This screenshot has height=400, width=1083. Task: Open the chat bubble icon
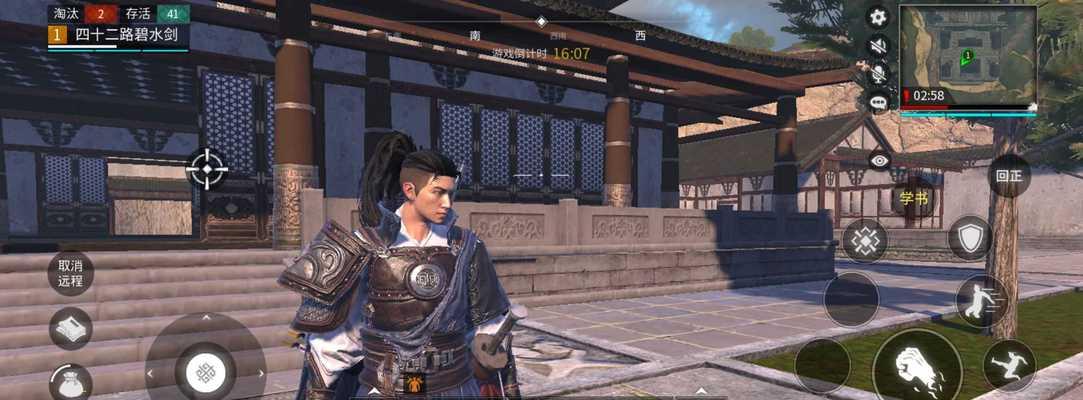click(x=878, y=101)
